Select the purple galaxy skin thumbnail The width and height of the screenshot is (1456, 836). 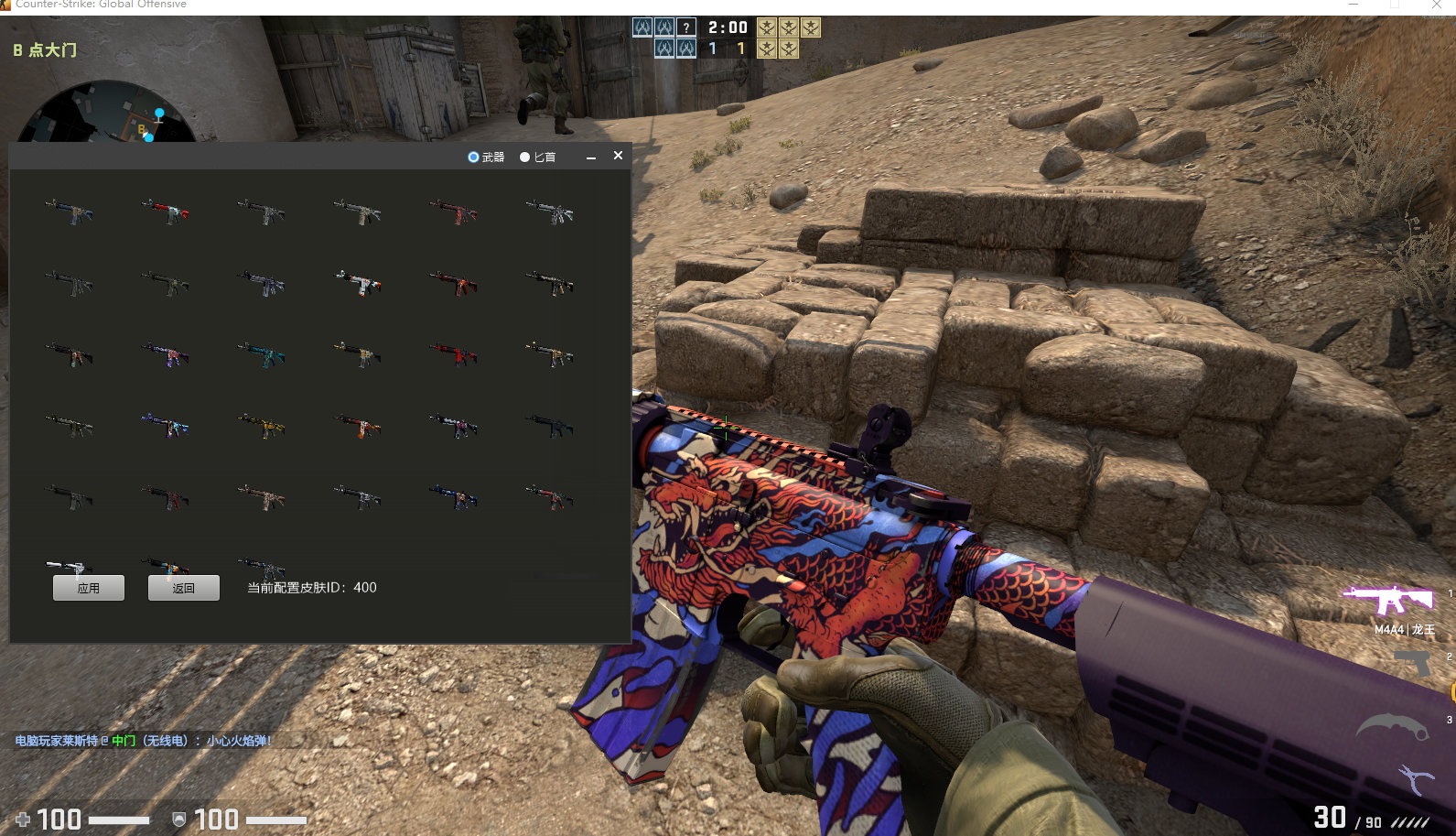coord(165,355)
